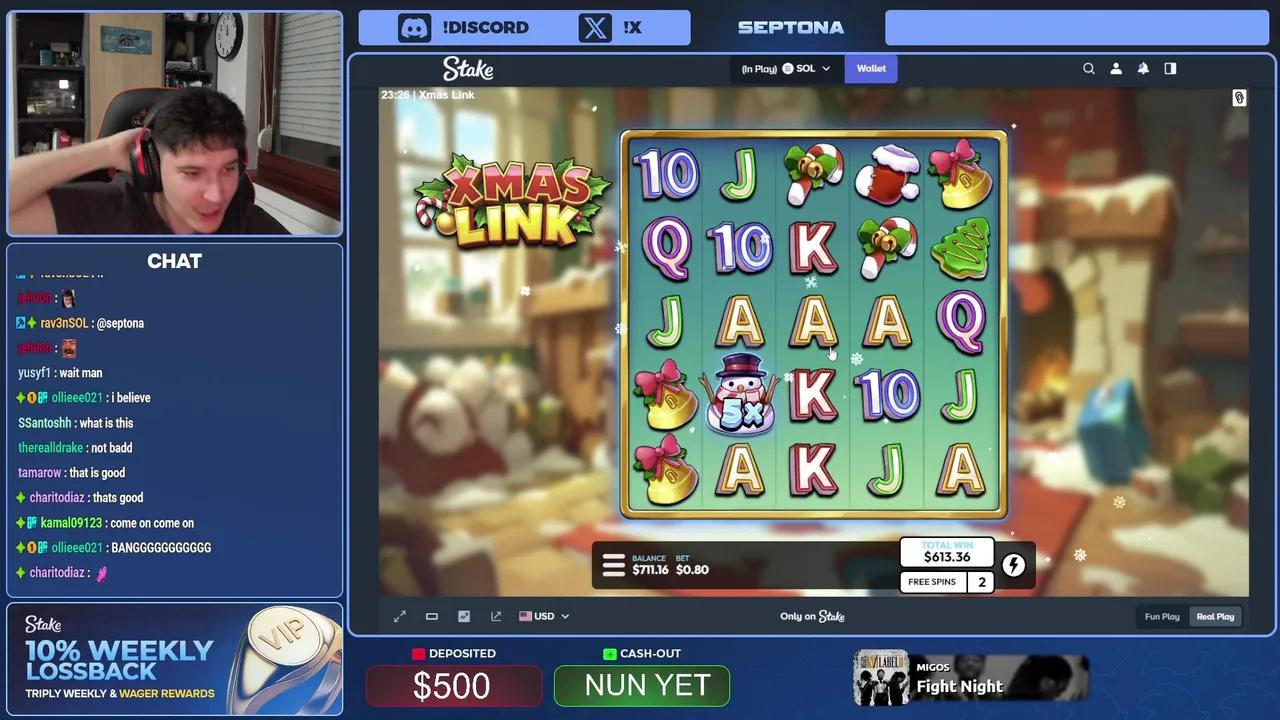This screenshot has height=720, width=1280.
Task: Click the Stake logo in the header
Action: (x=467, y=68)
